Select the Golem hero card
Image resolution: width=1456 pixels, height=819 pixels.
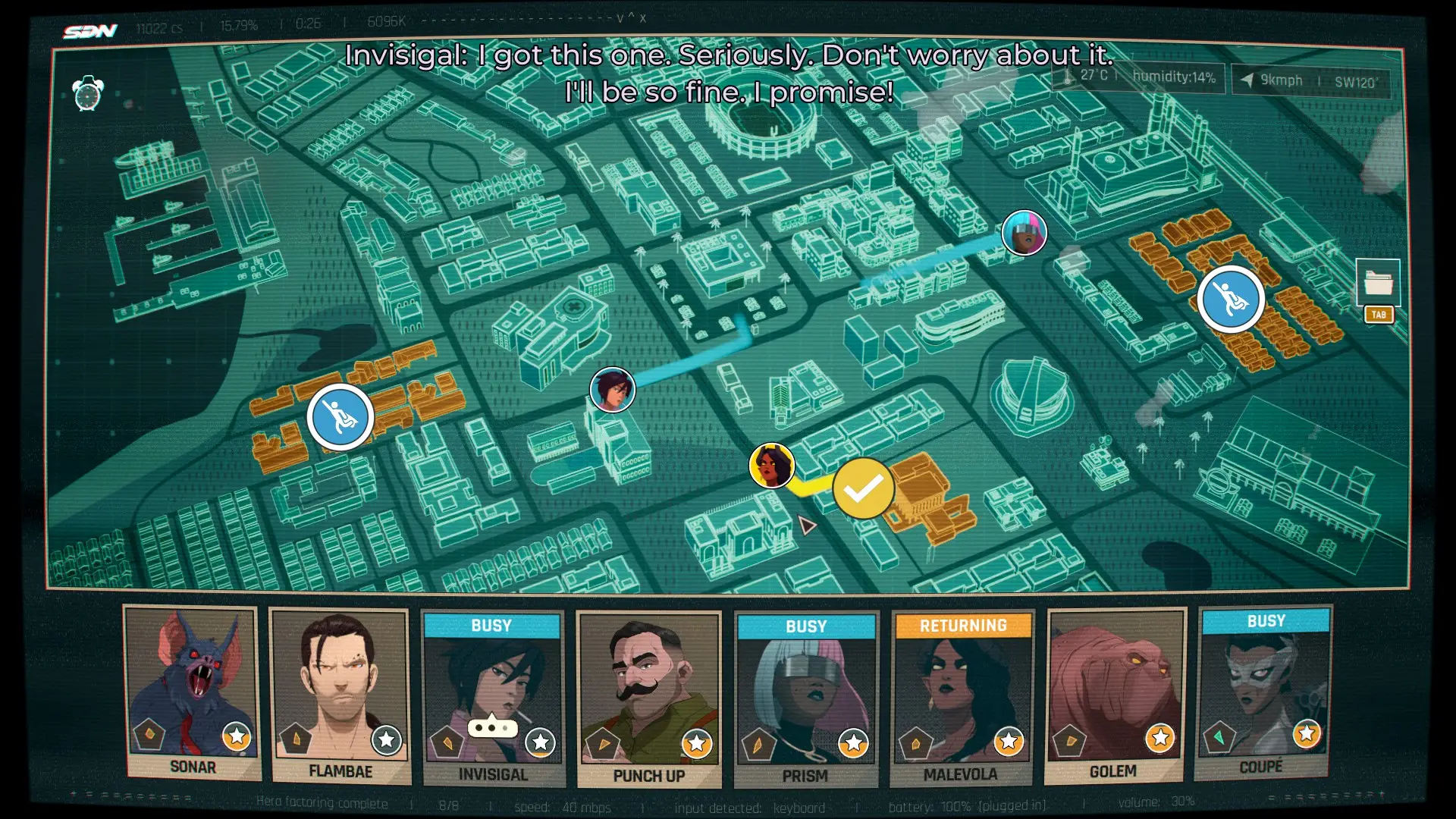(1114, 696)
